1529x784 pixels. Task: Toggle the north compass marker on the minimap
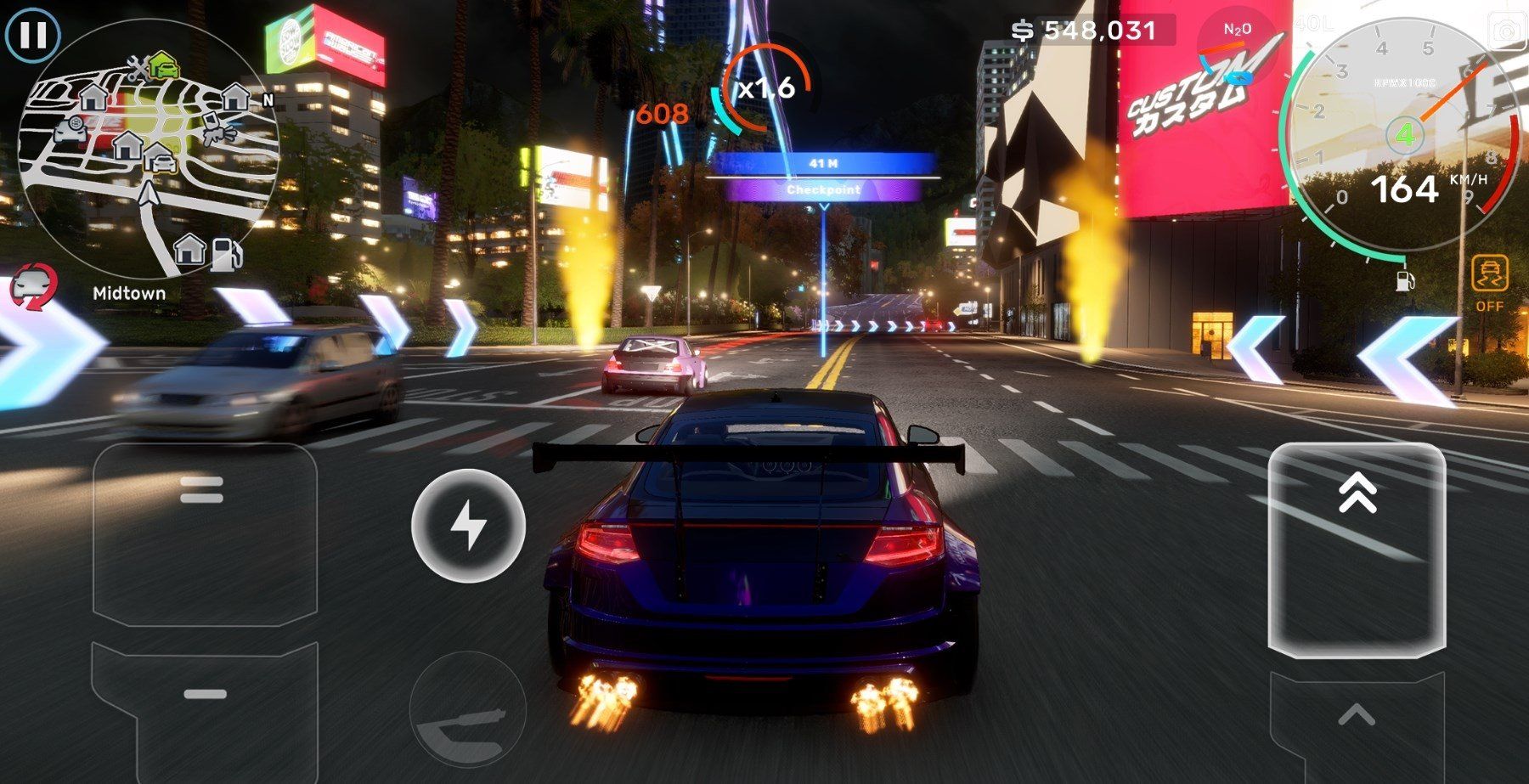point(268,100)
